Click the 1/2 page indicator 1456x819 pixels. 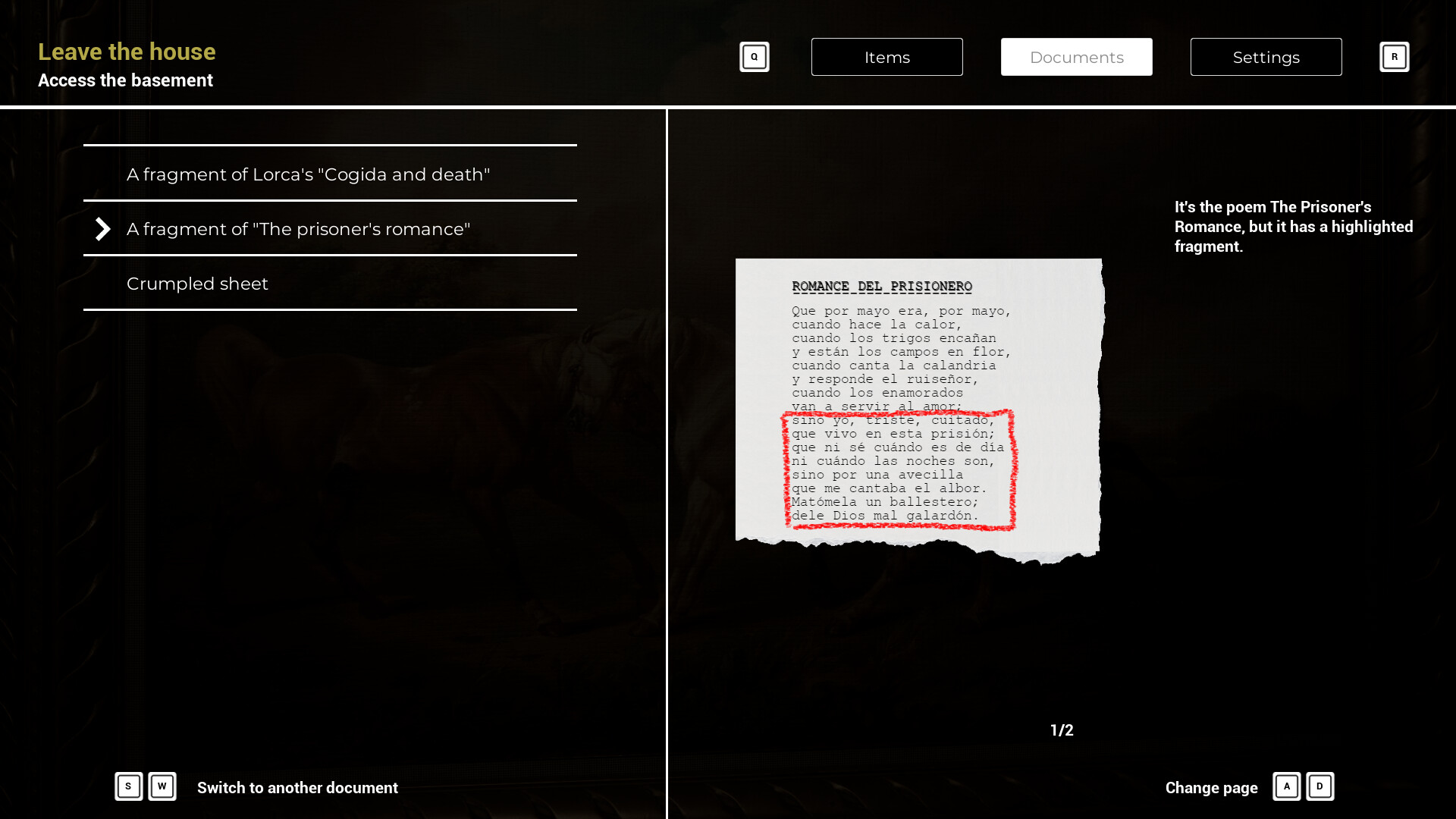point(1062,730)
